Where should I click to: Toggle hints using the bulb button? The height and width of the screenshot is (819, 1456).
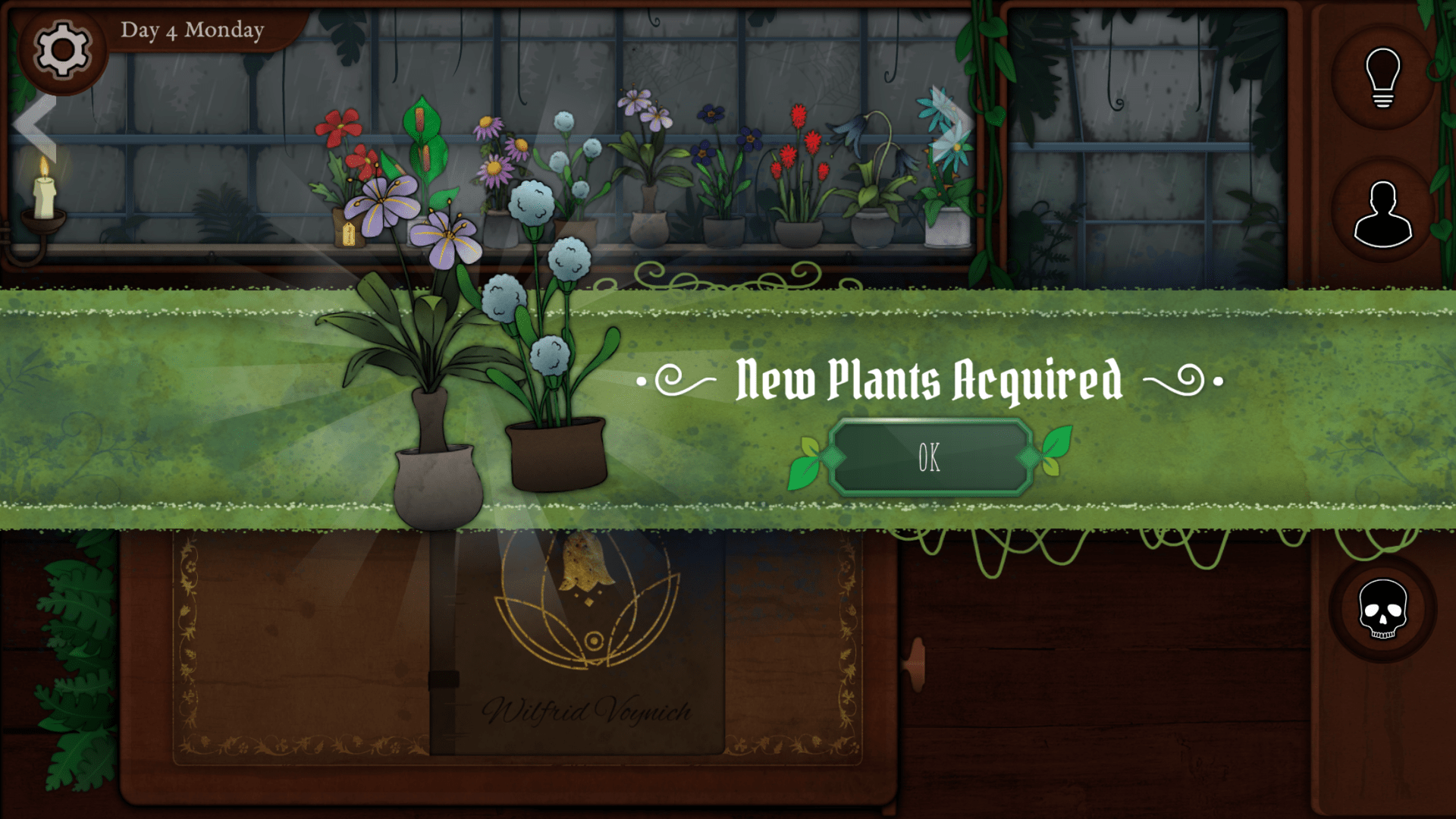pyautogui.click(x=1383, y=80)
